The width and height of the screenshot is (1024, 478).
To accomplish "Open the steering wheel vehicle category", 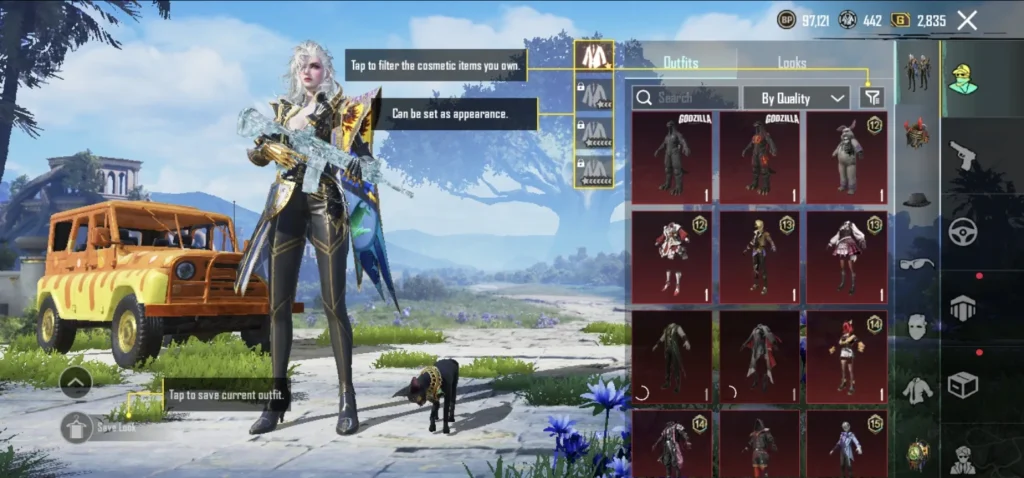I will tap(963, 232).
